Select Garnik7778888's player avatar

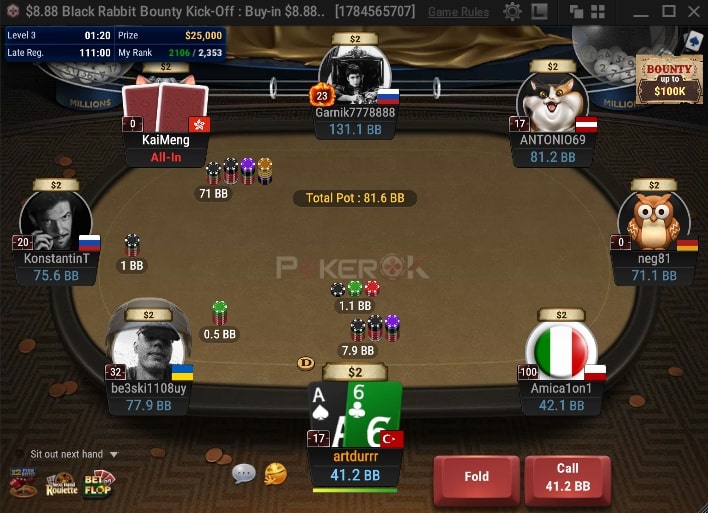[354, 74]
